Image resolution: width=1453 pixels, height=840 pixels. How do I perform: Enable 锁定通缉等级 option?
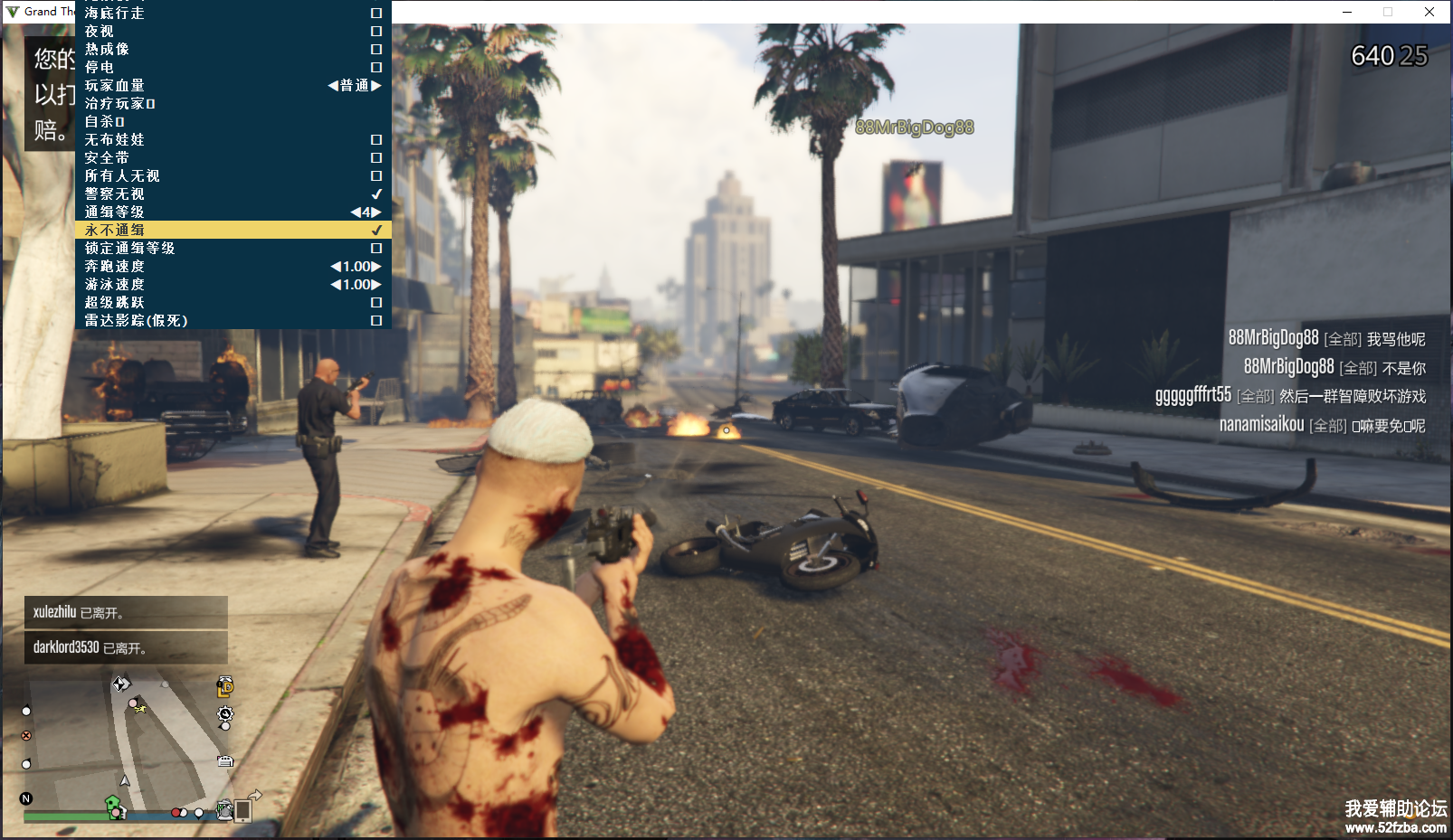(376, 249)
